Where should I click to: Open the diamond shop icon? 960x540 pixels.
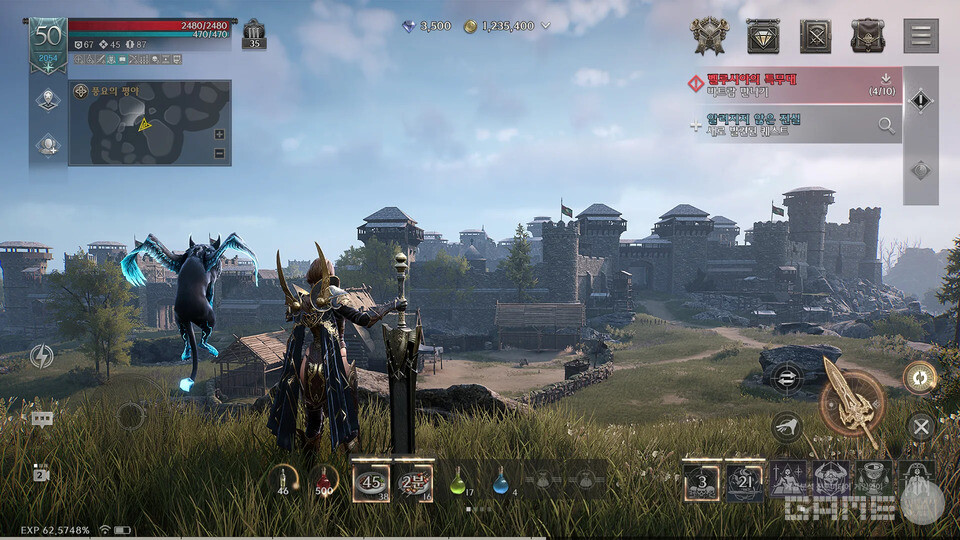(x=762, y=36)
